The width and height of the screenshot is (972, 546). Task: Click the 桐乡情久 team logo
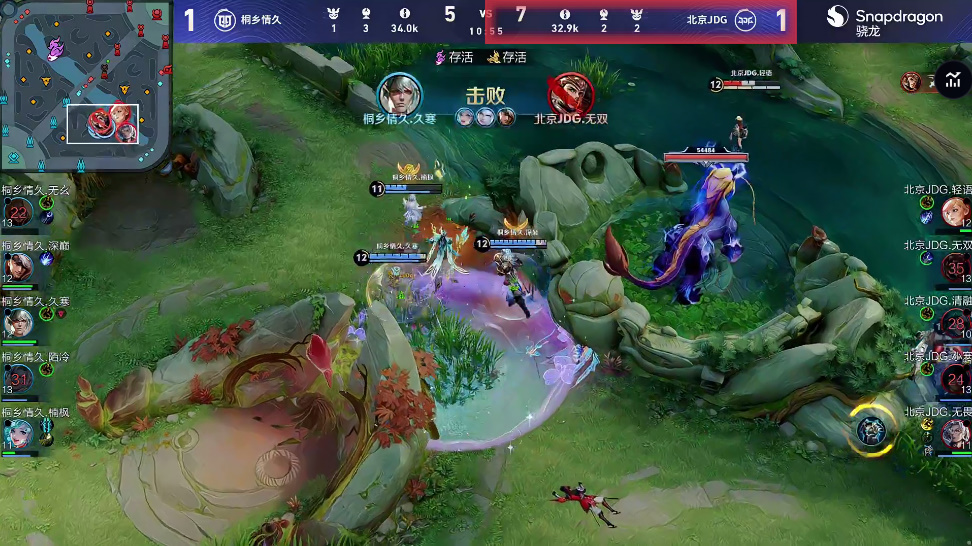click(224, 19)
